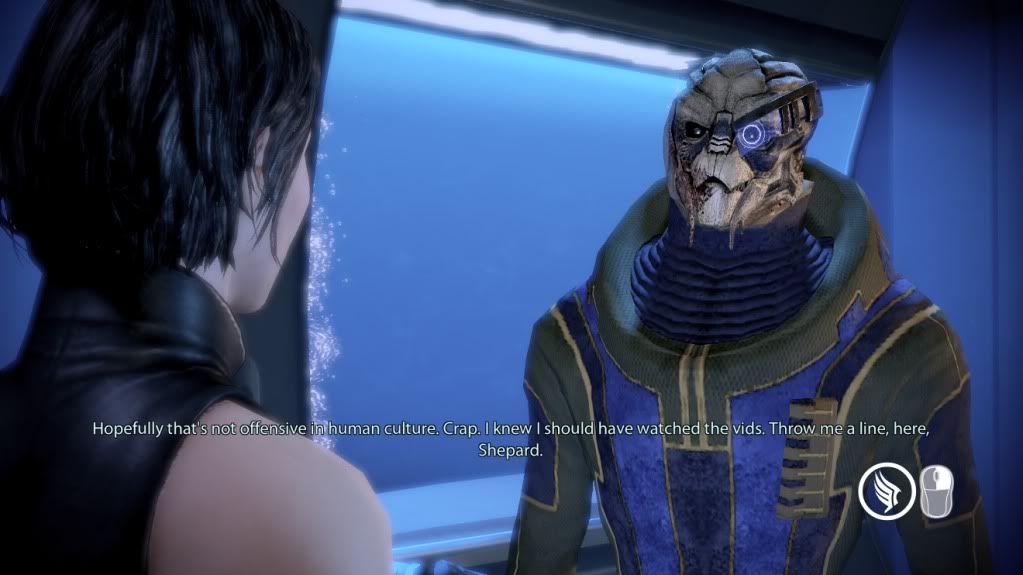Activate the Paragon interrupt icon

click(x=887, y=492)
